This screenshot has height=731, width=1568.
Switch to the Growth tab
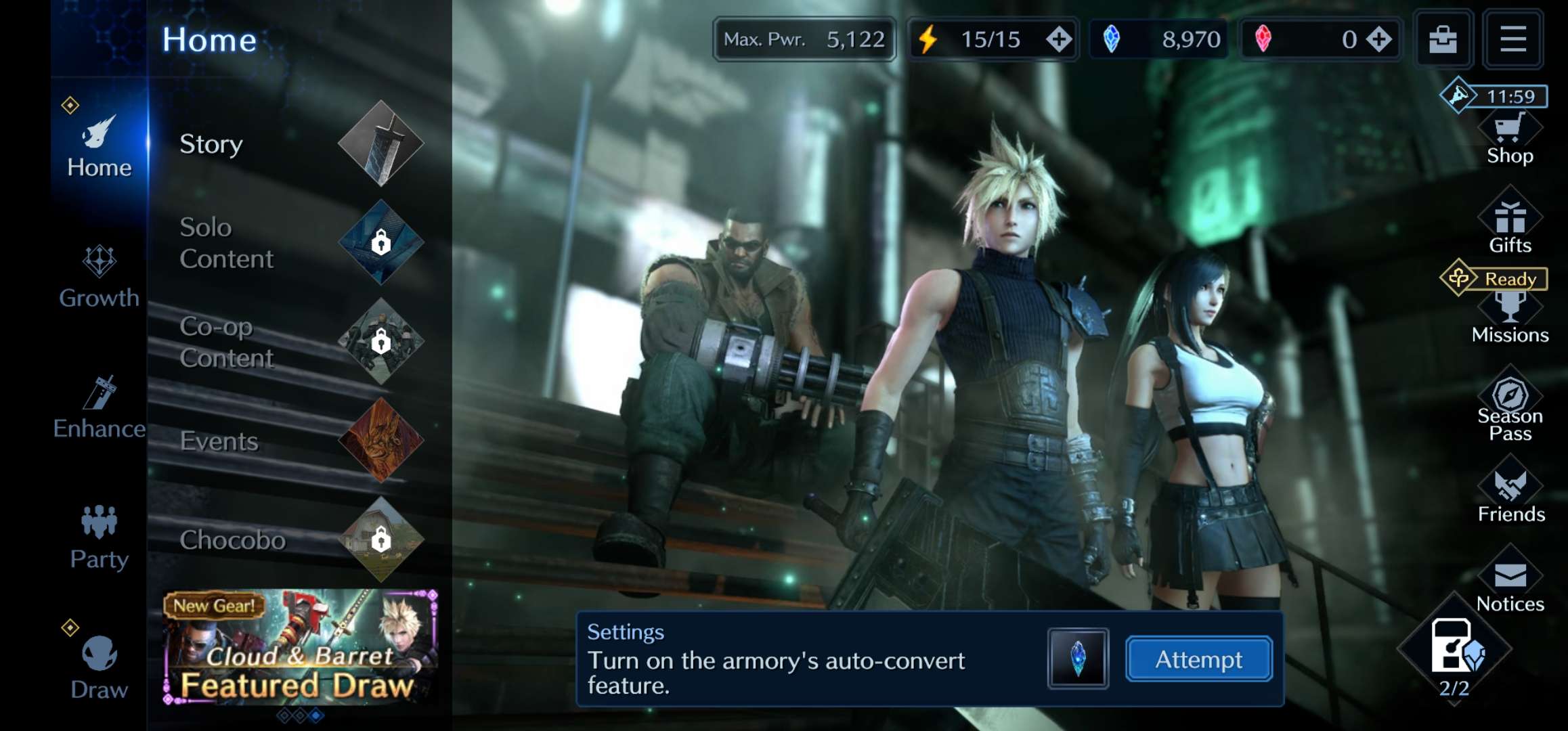[99, 278]
